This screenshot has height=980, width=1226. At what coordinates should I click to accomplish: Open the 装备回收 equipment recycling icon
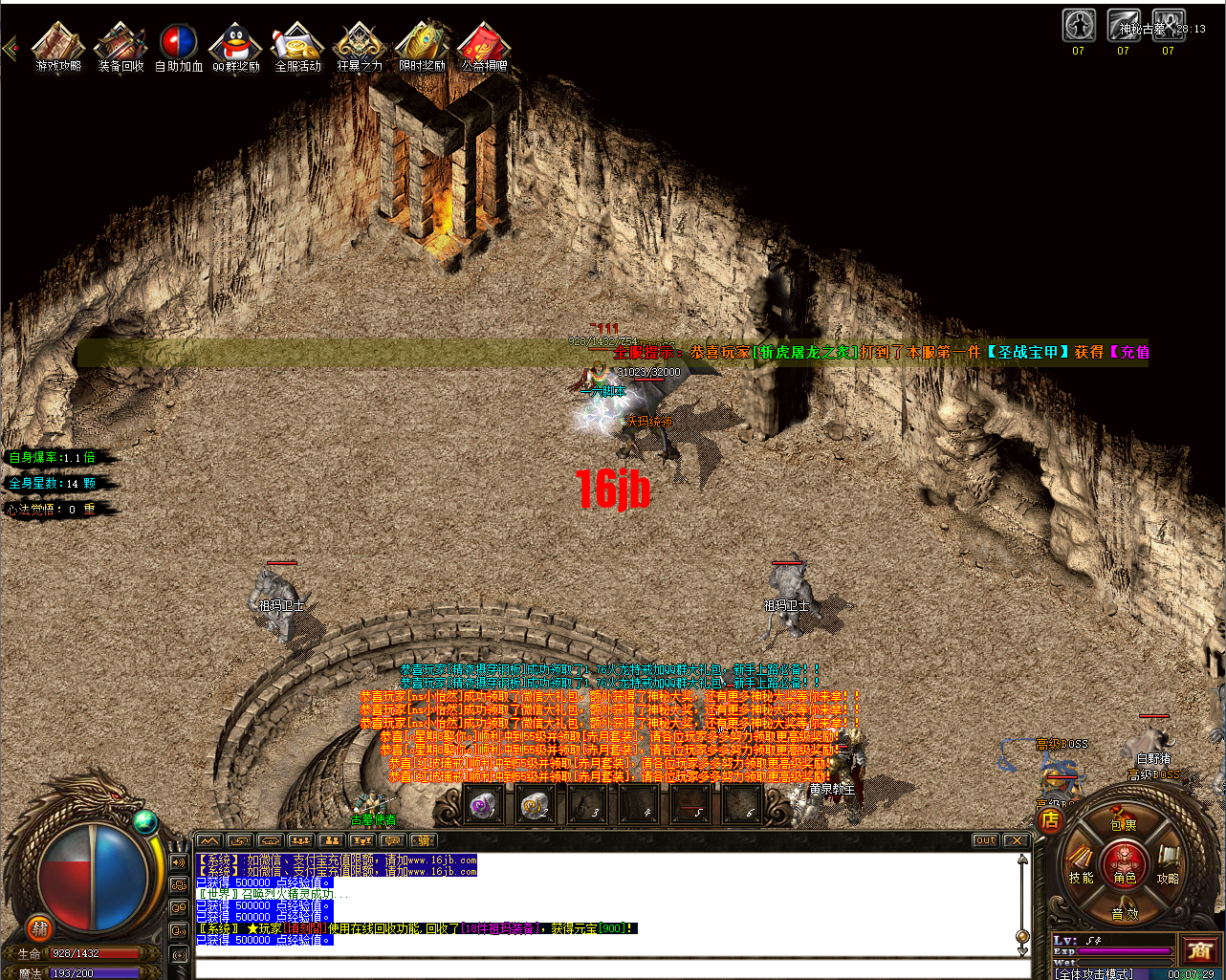point(119,43)
